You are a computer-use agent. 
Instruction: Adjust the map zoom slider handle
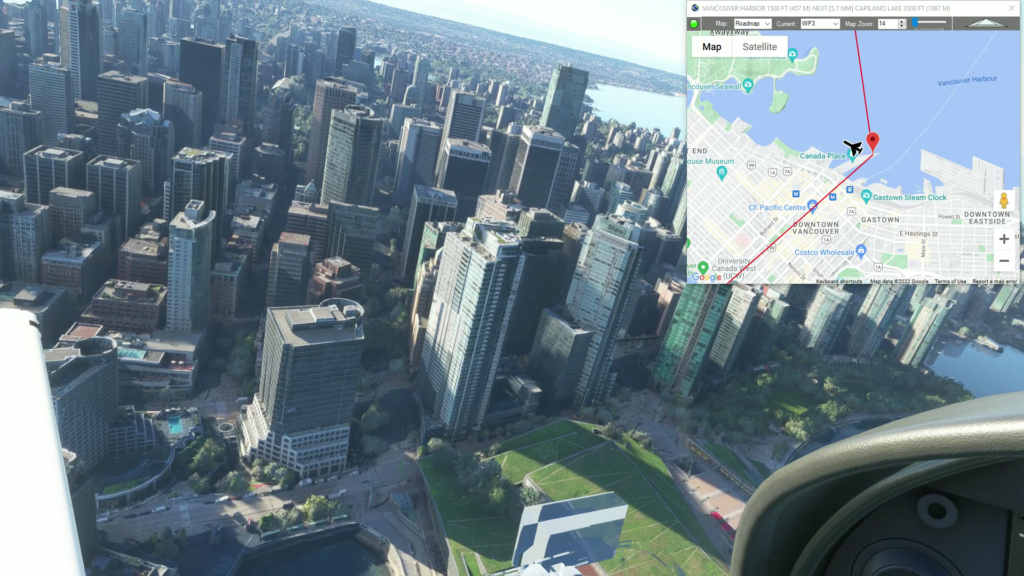(x=914, y=23)
